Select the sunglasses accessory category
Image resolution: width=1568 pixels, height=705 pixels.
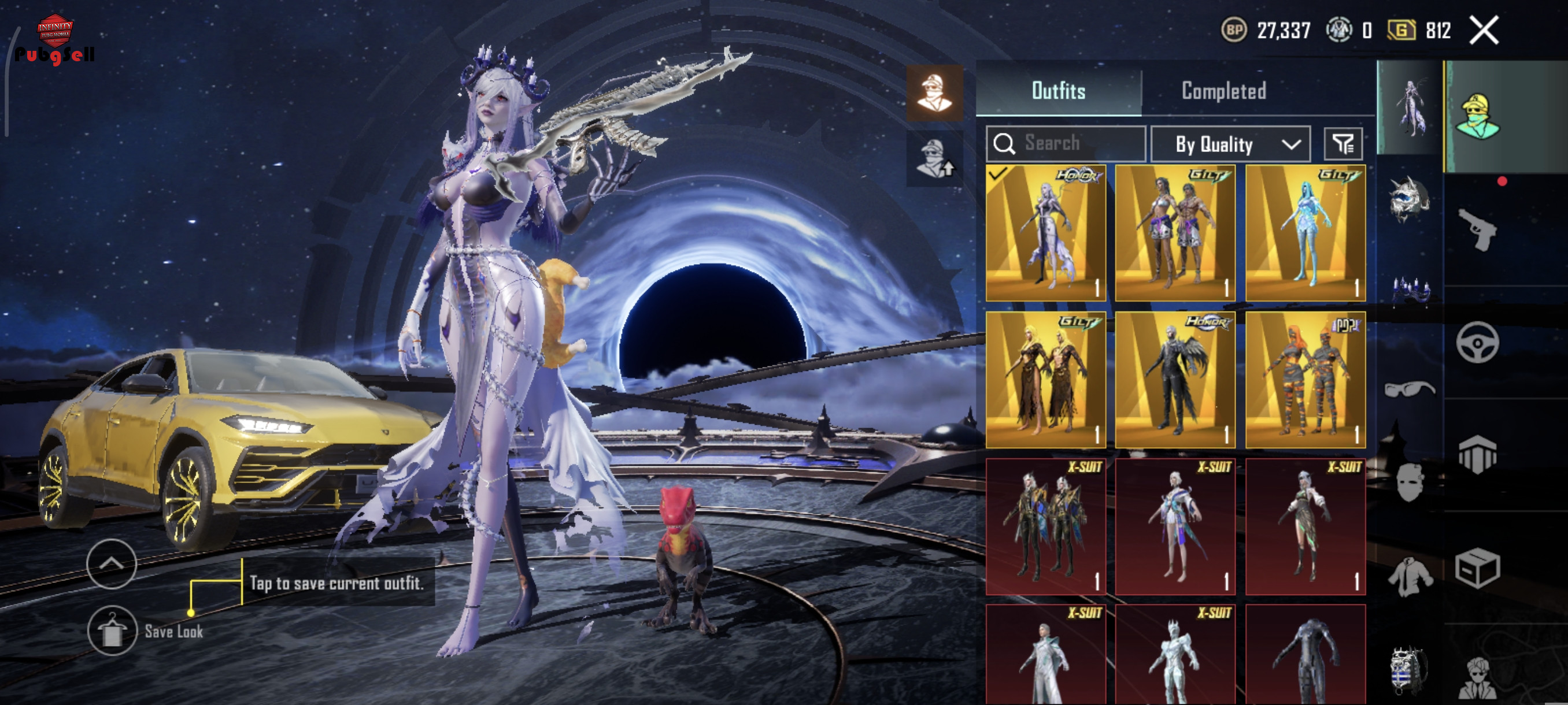pyautogui.click(x=1410, y=389)
